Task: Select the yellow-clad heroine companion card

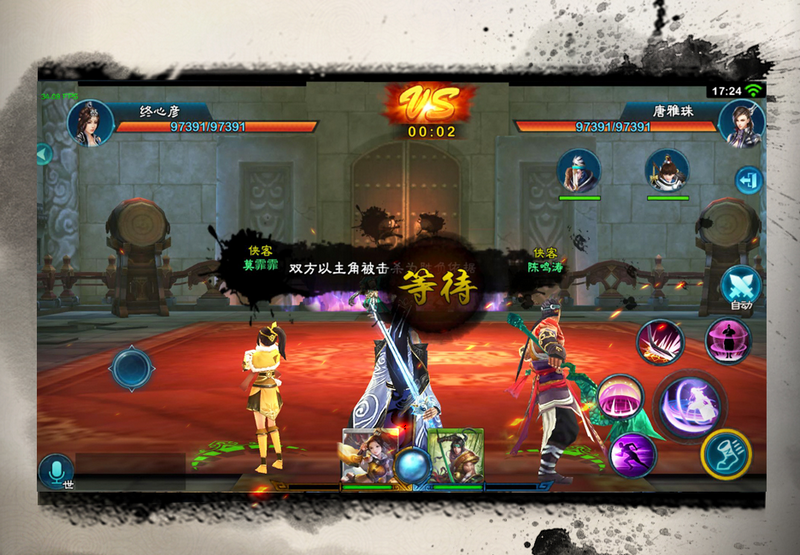Action: click(x=371, y=456)
